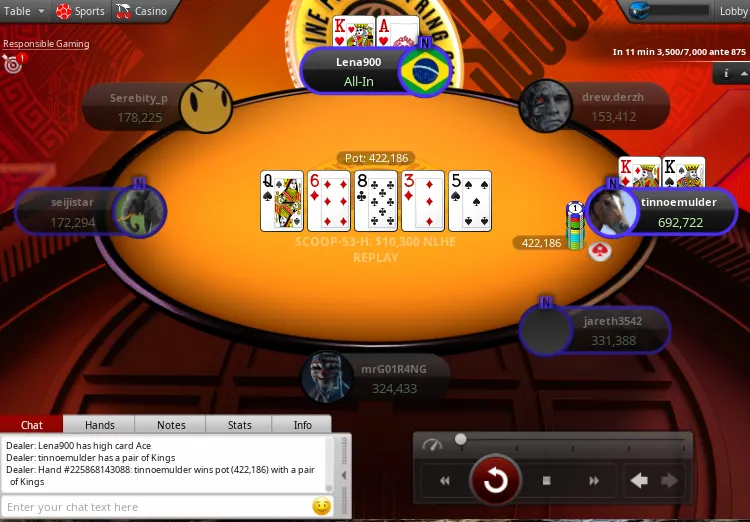The width and height of the screenshot is (750, 522).
Task: Click the red target notification icon
Action: [x=13, y=65]
